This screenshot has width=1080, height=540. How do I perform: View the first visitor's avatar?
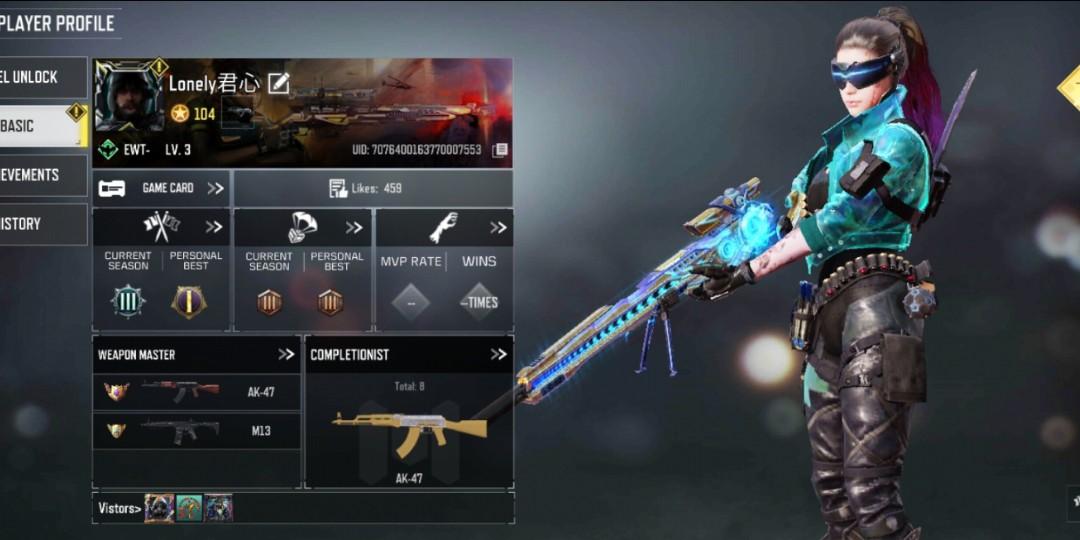point(159,508)
